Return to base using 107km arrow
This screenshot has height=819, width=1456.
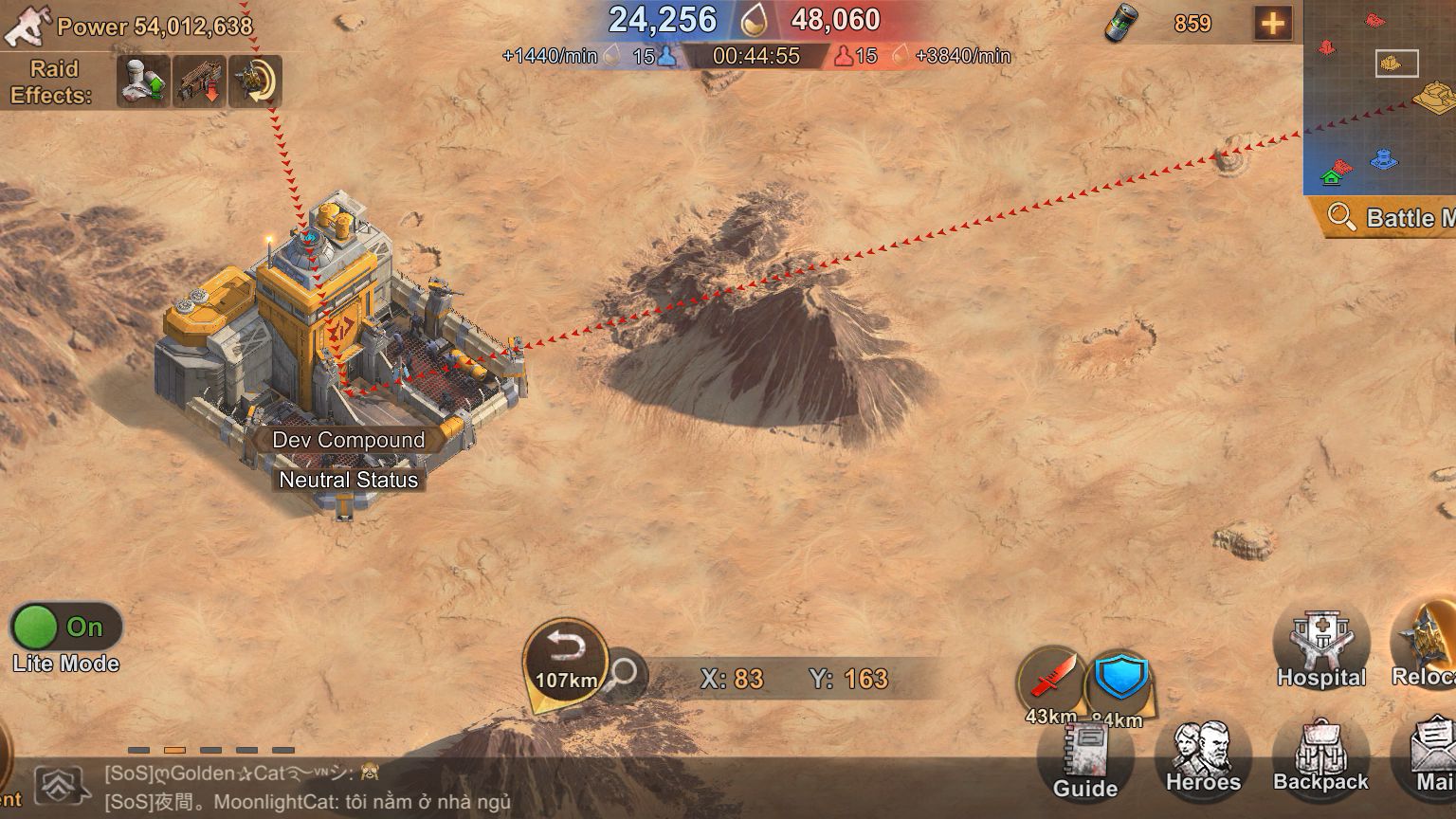[566, 661]
